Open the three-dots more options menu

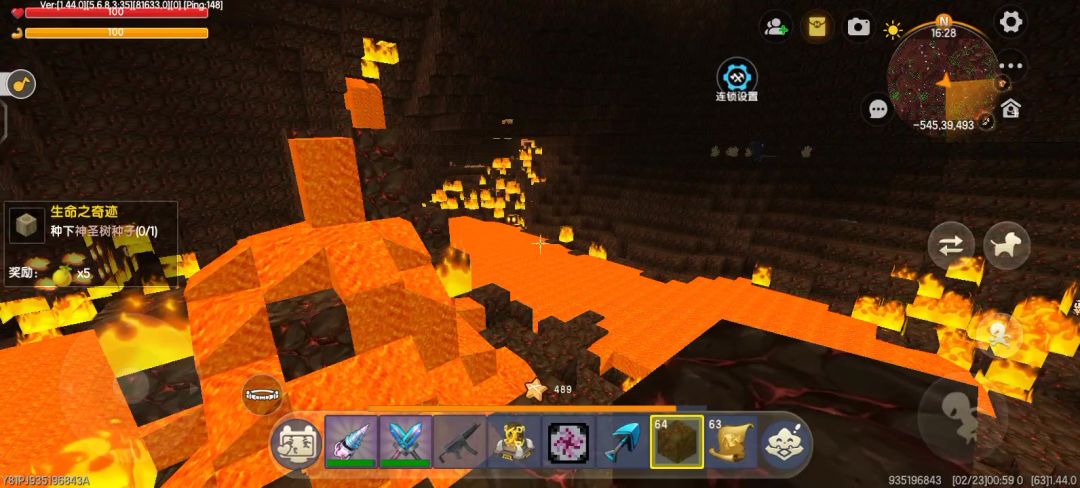(1011, 66)
